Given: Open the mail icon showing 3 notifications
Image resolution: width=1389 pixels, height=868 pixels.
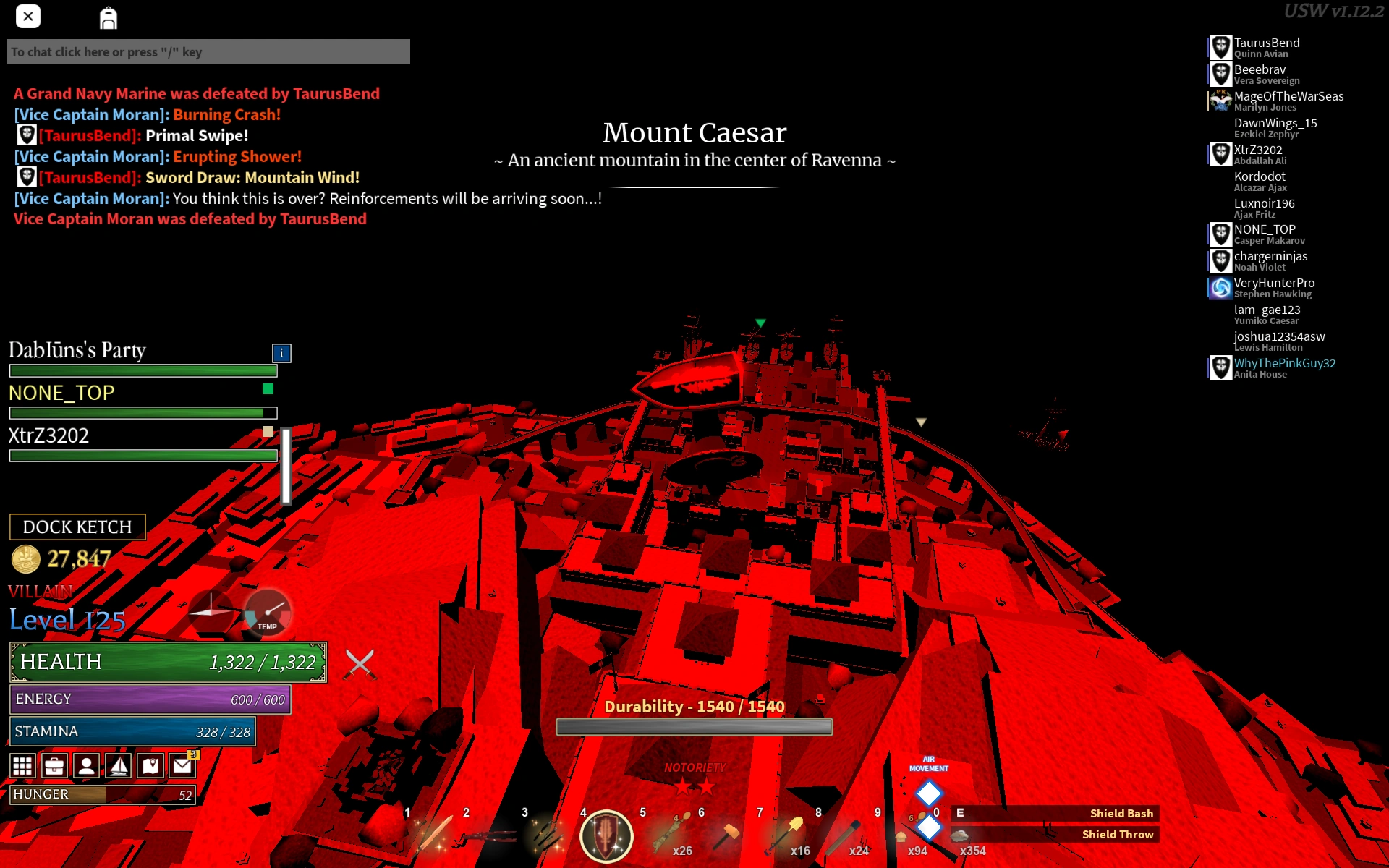Looking at the screenshot, I should pos(182,765).
